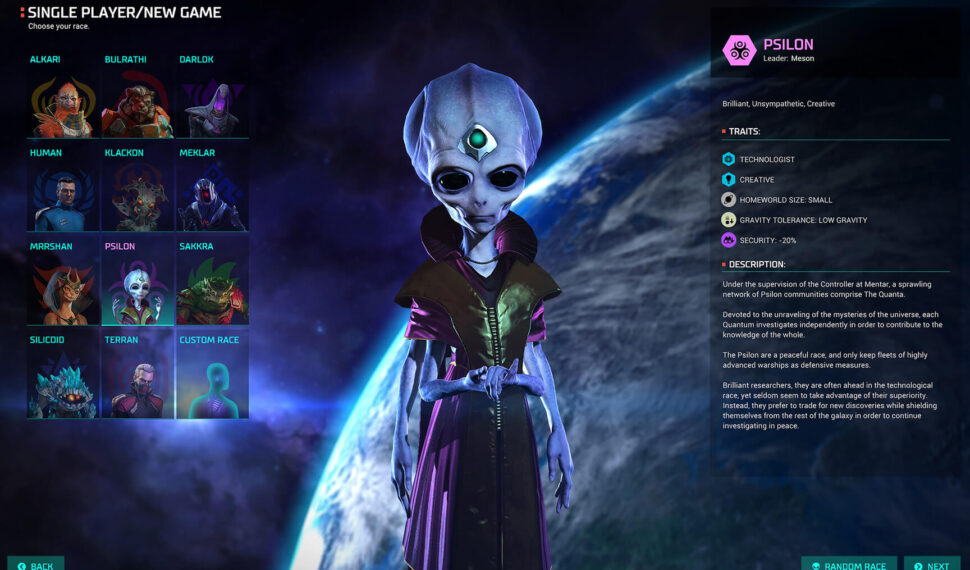This screenshot has height=570, width=970.
Task: Click the Random Race button
Action: click(849, 565)
